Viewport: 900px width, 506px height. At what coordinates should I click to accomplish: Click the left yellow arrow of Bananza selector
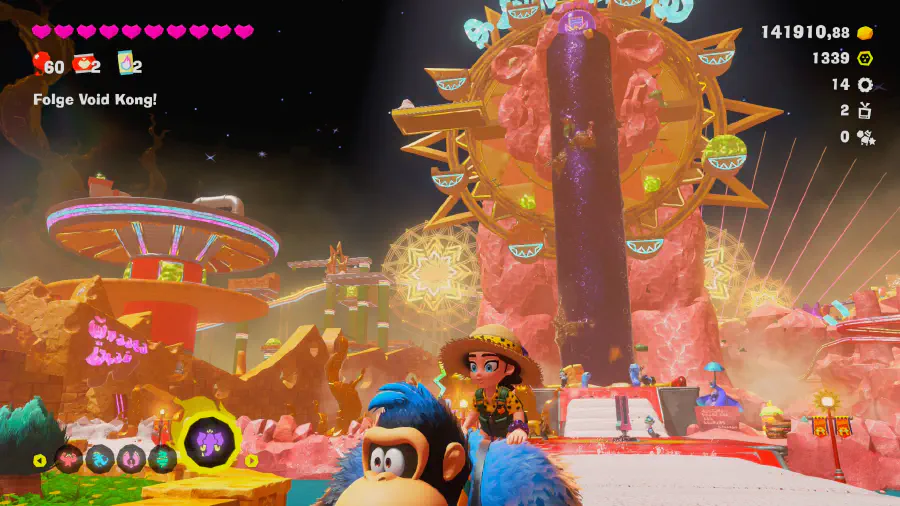[40, 461]
